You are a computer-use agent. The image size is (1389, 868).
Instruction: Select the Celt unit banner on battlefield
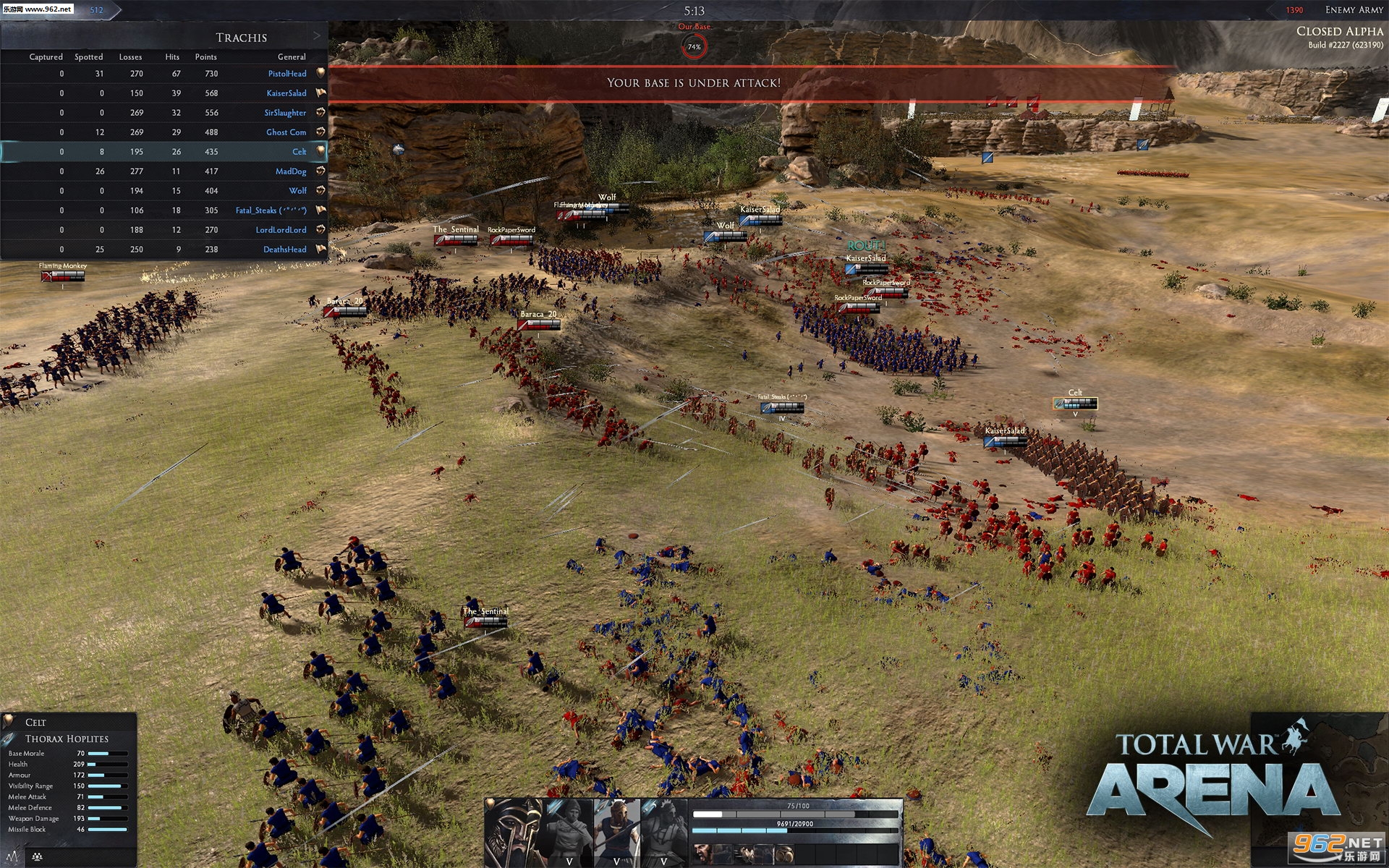pos(1075,403)
